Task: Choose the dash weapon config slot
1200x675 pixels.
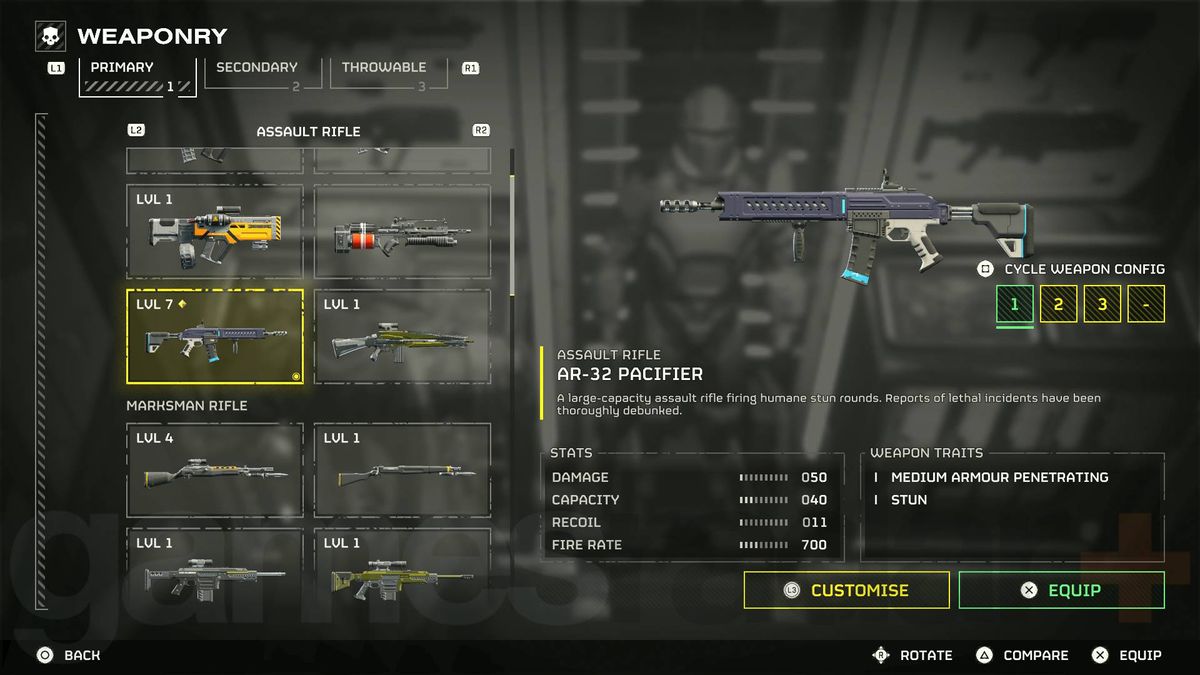Action: (x=1146, y=304)
